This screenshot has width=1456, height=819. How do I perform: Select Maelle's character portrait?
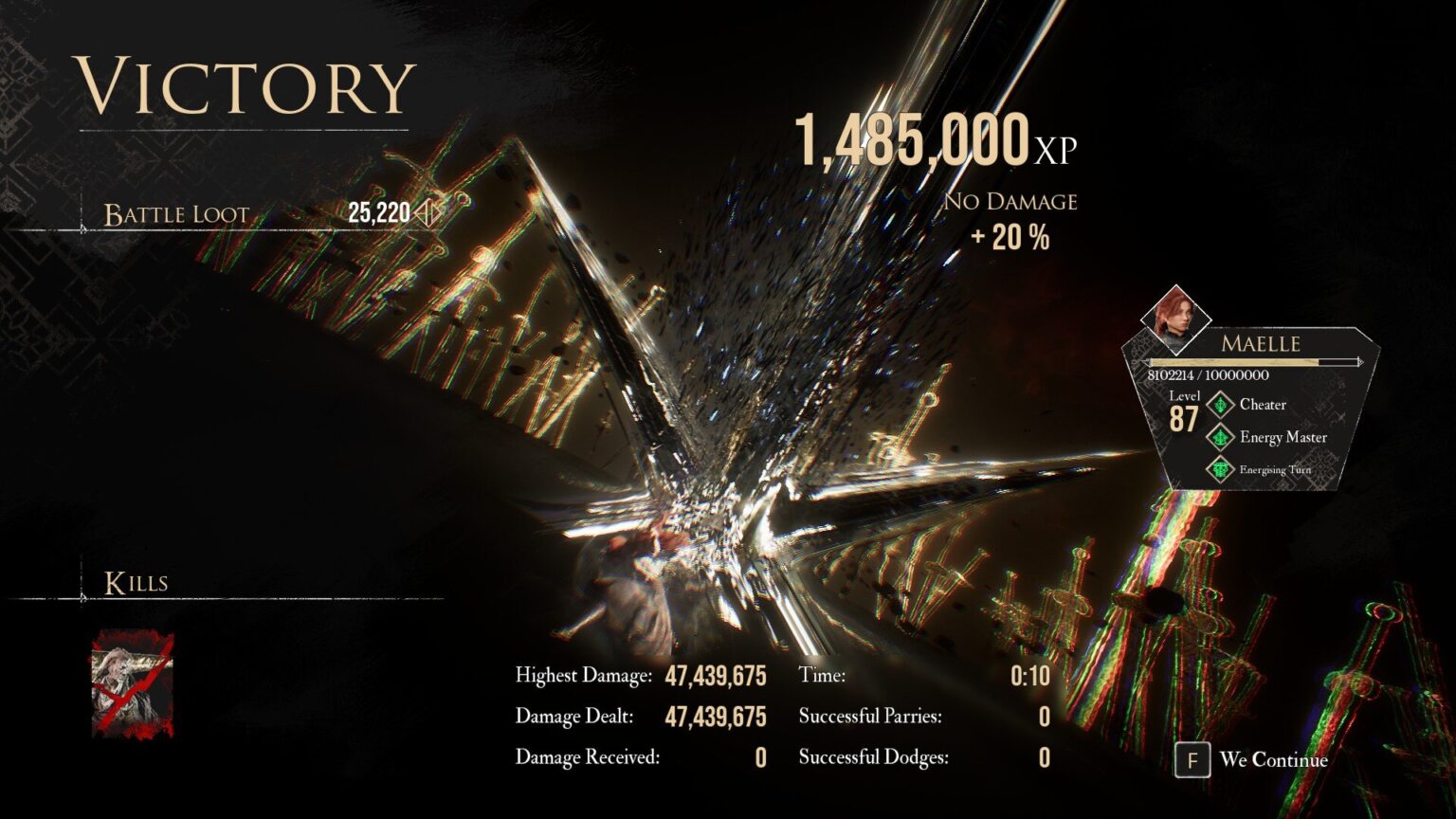[1175, 319]
